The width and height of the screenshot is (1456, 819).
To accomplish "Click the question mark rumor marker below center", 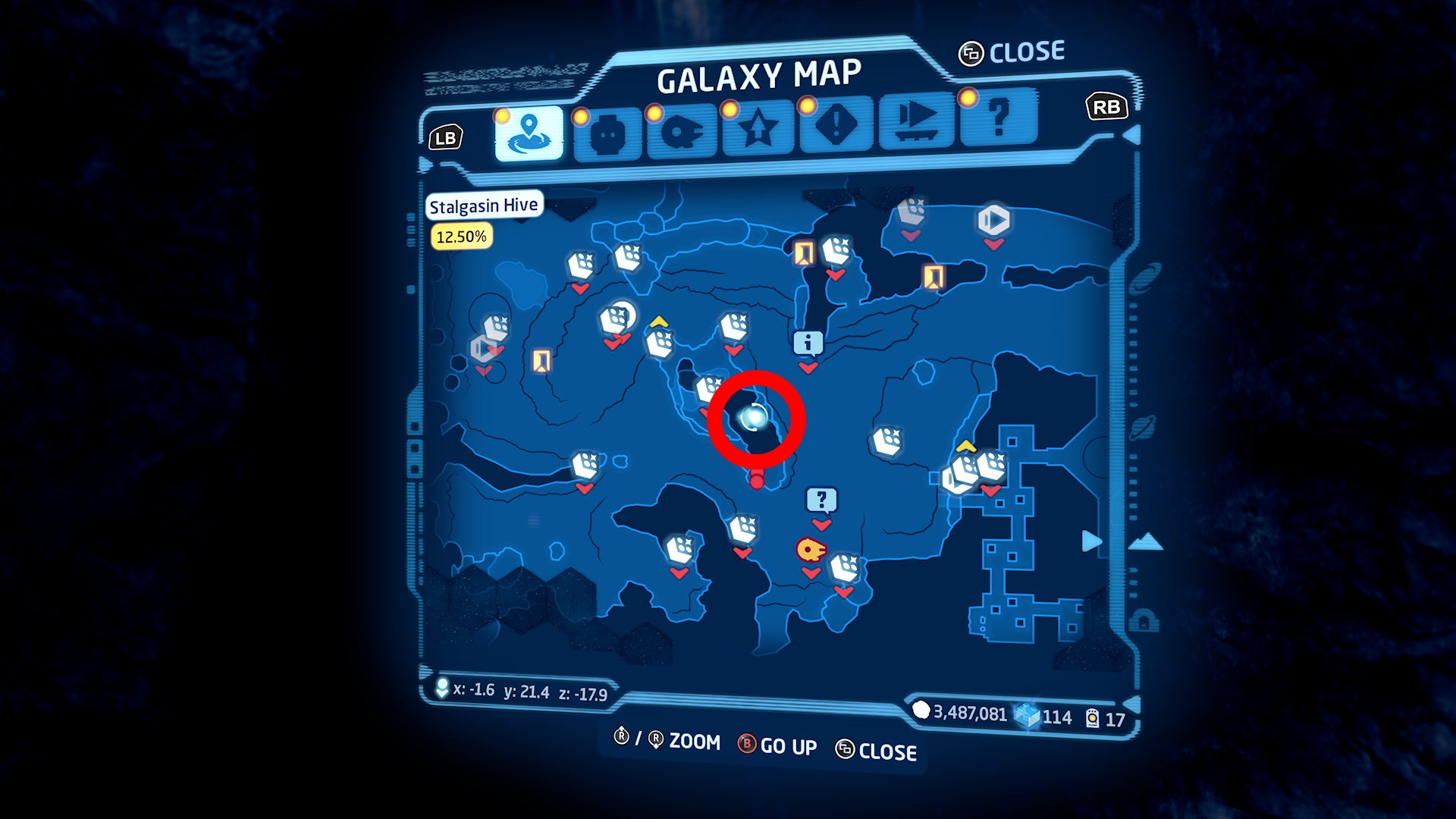I will (821, 499).
